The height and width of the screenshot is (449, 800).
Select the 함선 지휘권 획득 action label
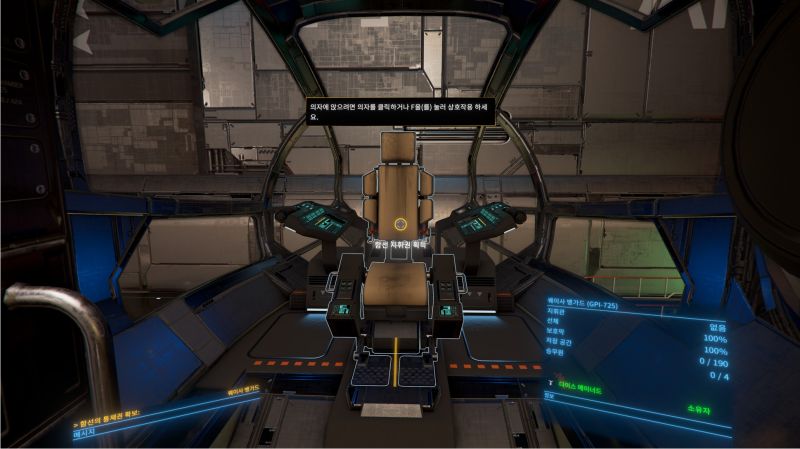tap(399, 243)
